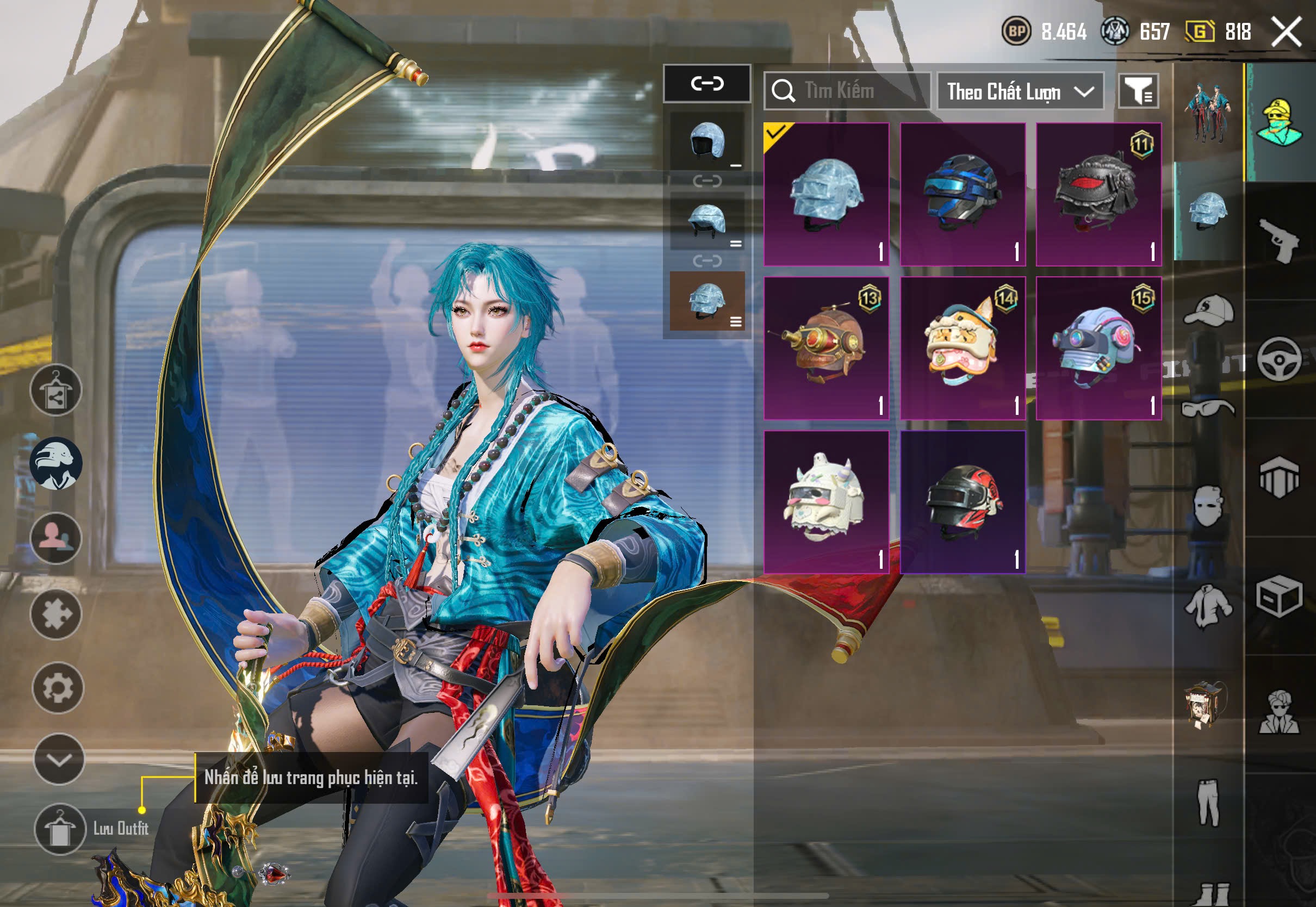Open the puzzle piece menu
The width and height of the screenshot is (1316, 907).
click(x=57, y=614)
